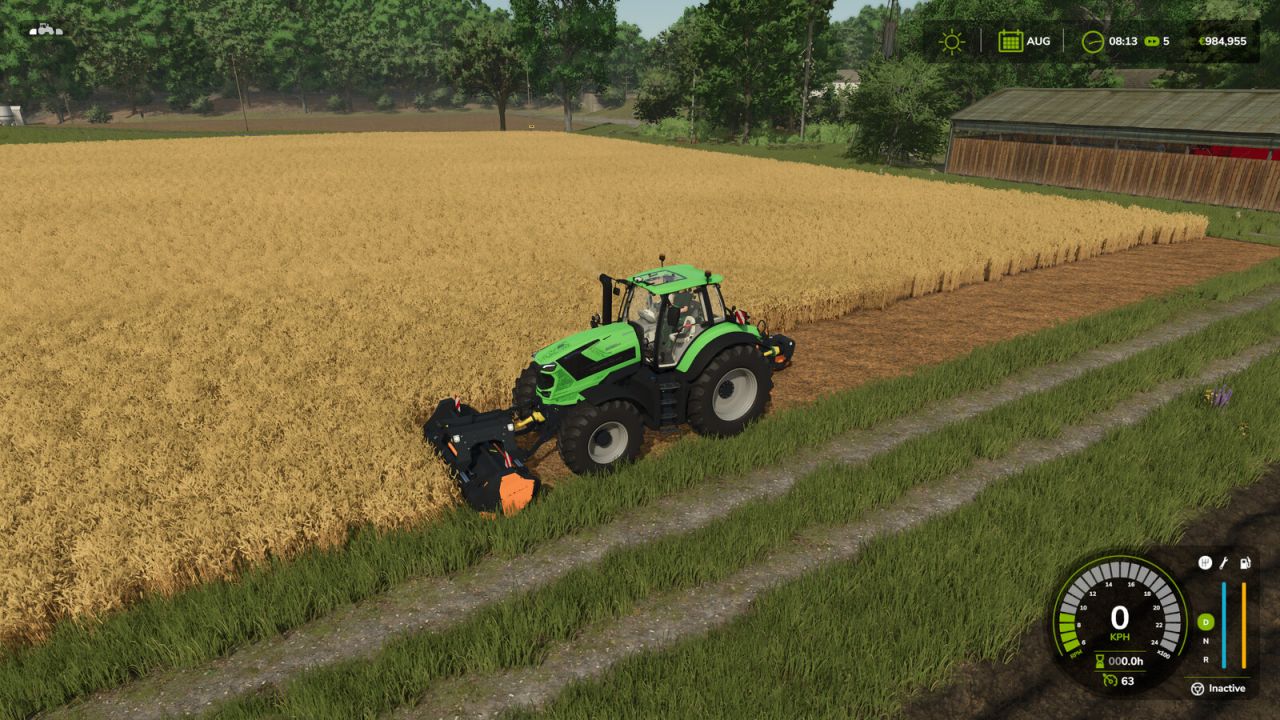Image resolution: width=1280 pixels, height=720 pixels.
Task: Open the calendar icon next to AUG
Action: (1010, 41)
